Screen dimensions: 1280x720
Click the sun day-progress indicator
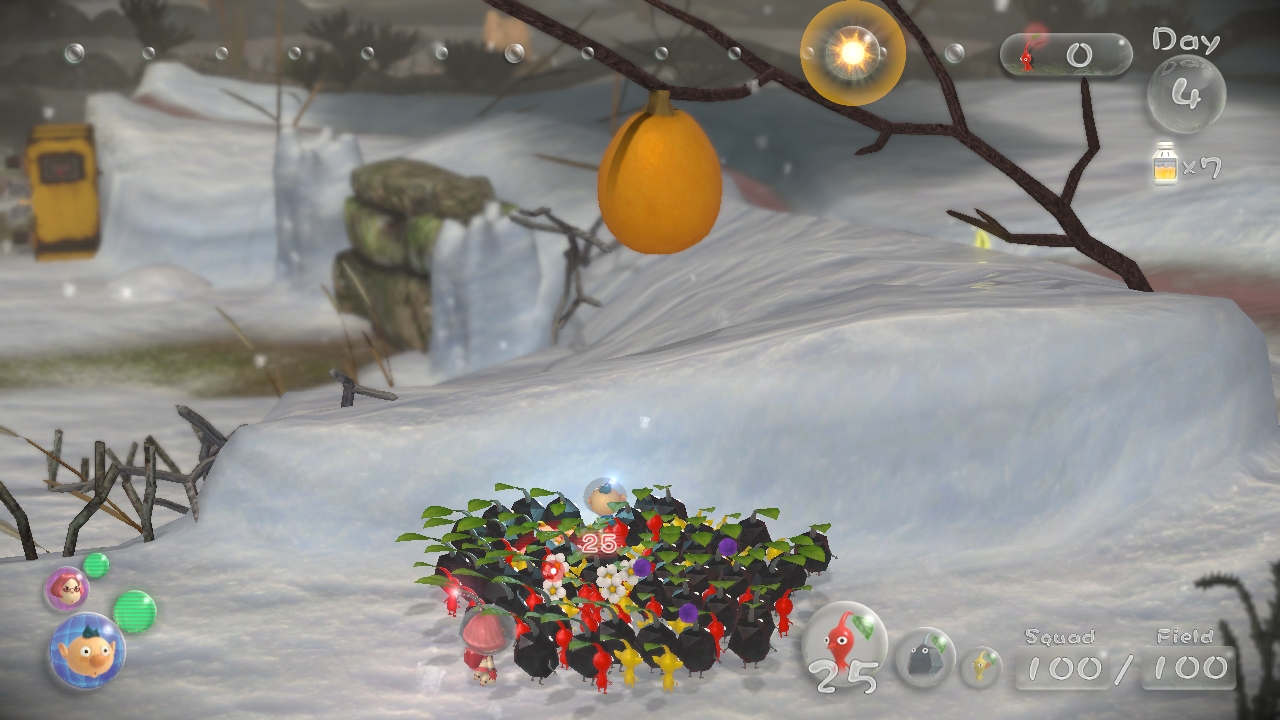(852, 52)
